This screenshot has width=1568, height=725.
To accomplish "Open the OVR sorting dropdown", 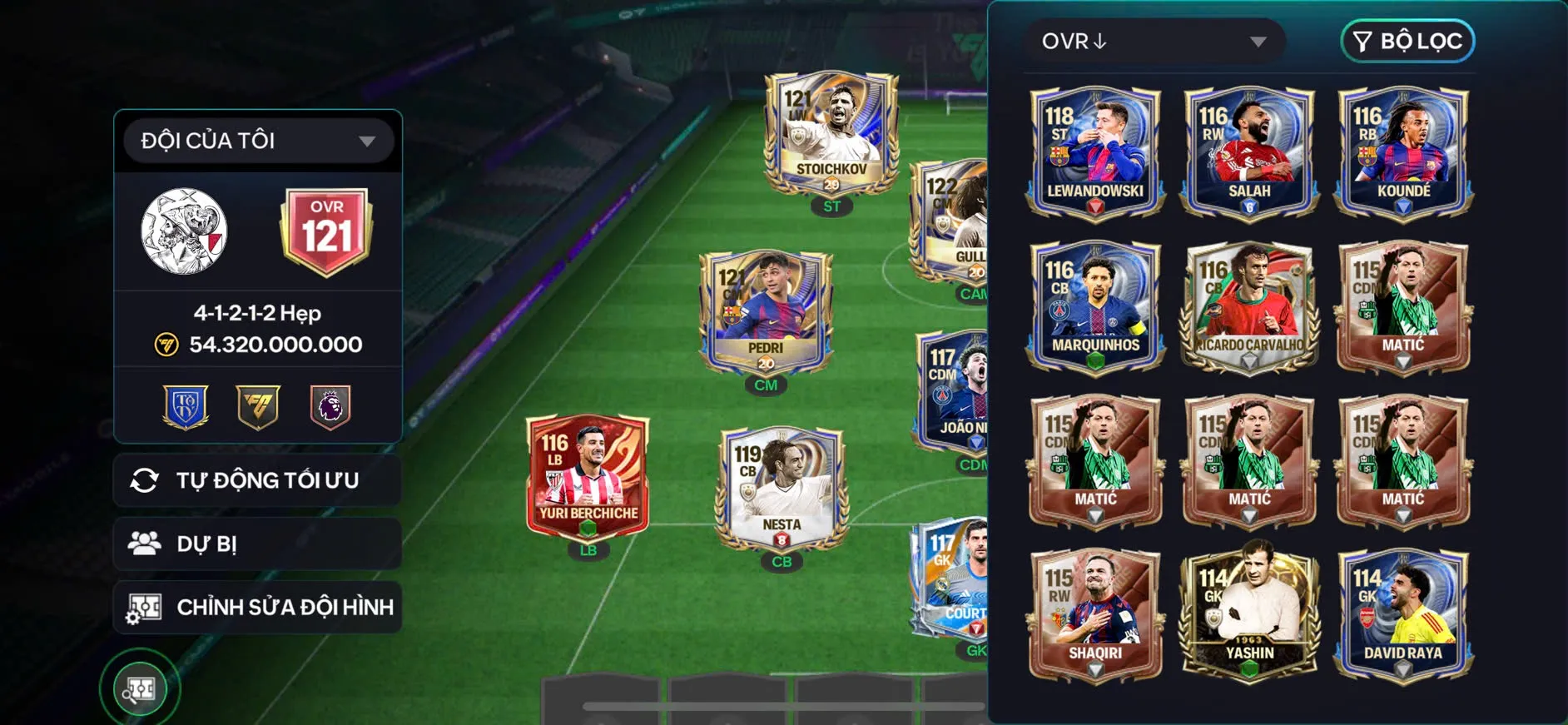I will (1154, 40).
